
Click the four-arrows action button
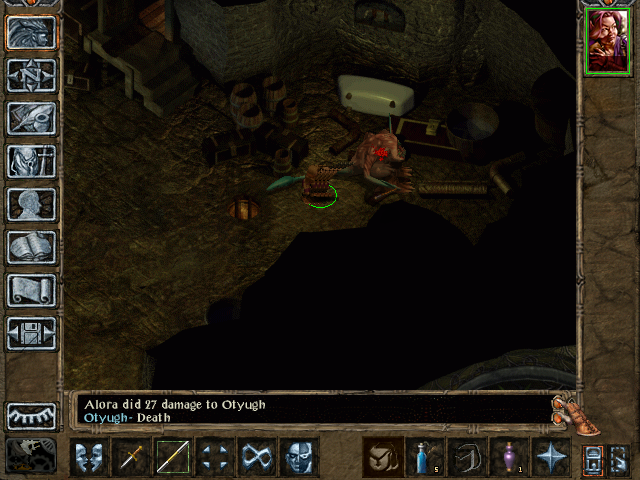click(216, 458)
